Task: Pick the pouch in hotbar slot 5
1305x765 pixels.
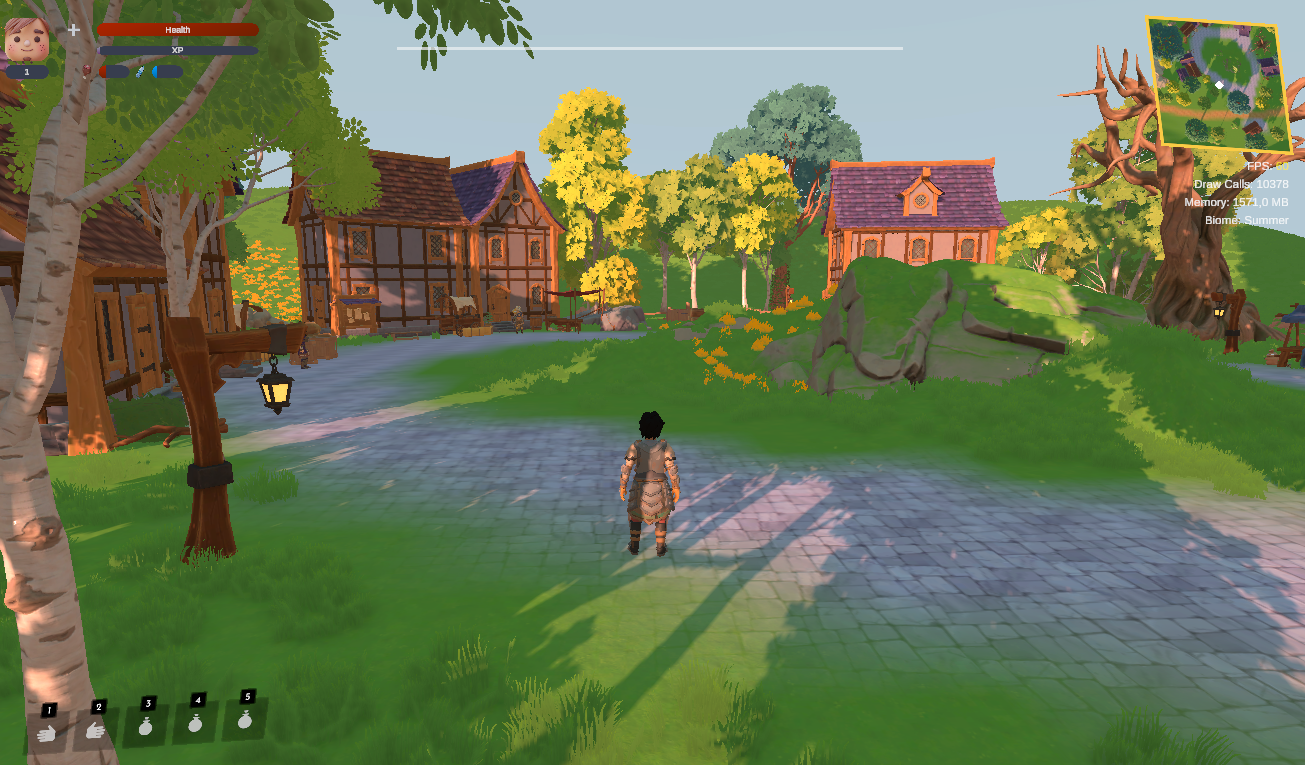Action: pyautogui.click(x=245, y=719)
